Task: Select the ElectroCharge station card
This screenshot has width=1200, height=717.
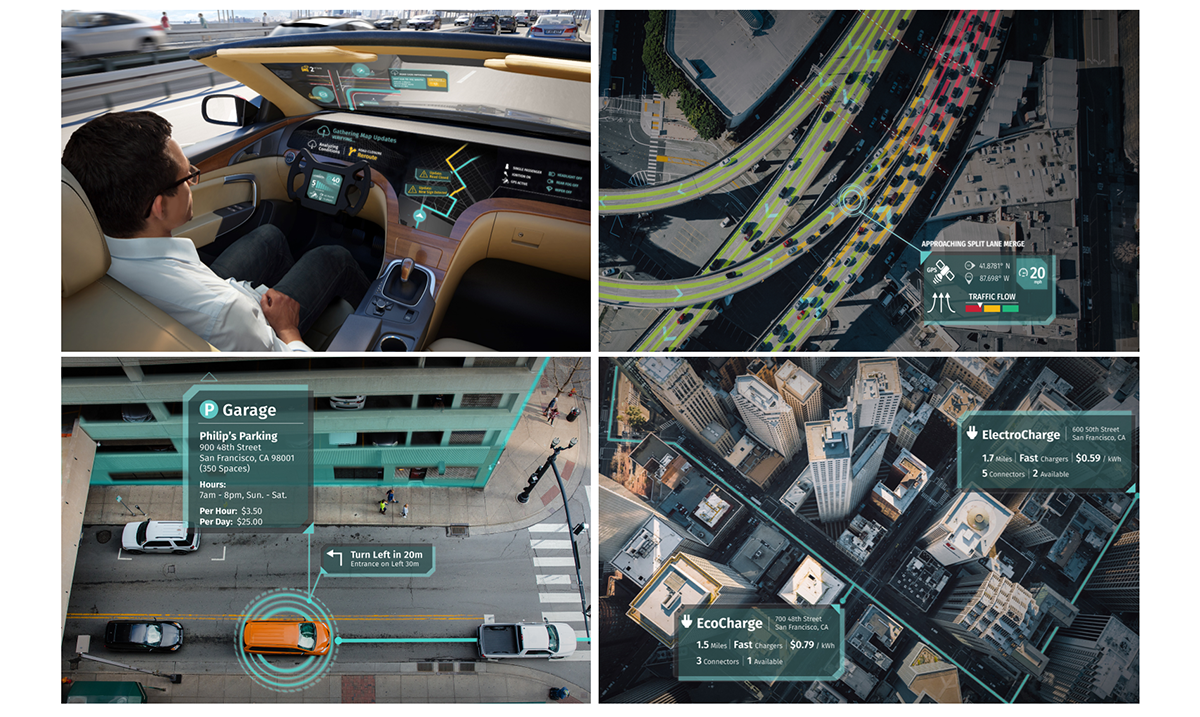Action: (1046, 448)
